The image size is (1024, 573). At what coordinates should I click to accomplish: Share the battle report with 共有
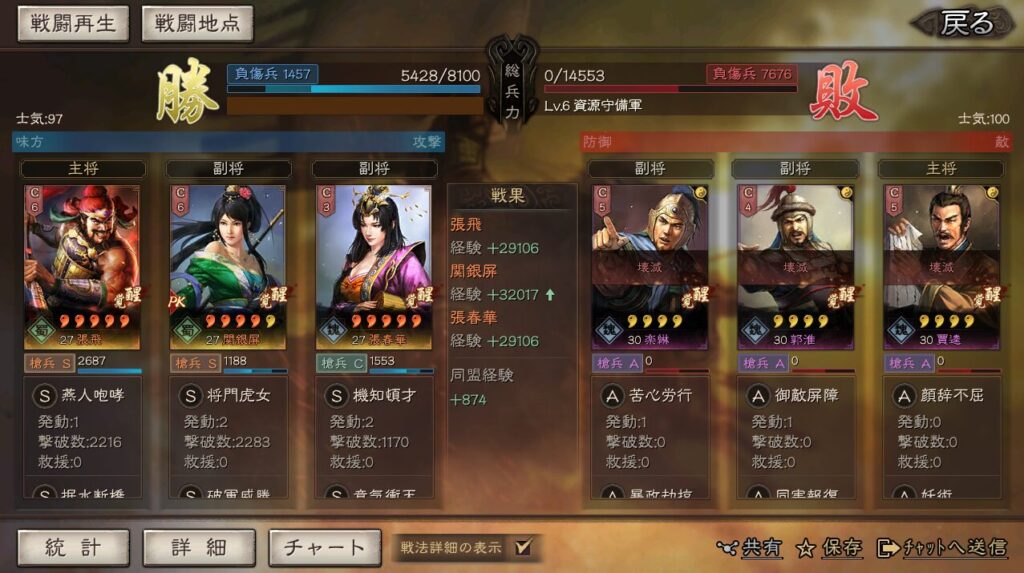pyautogui.click(x=750, y=547)
